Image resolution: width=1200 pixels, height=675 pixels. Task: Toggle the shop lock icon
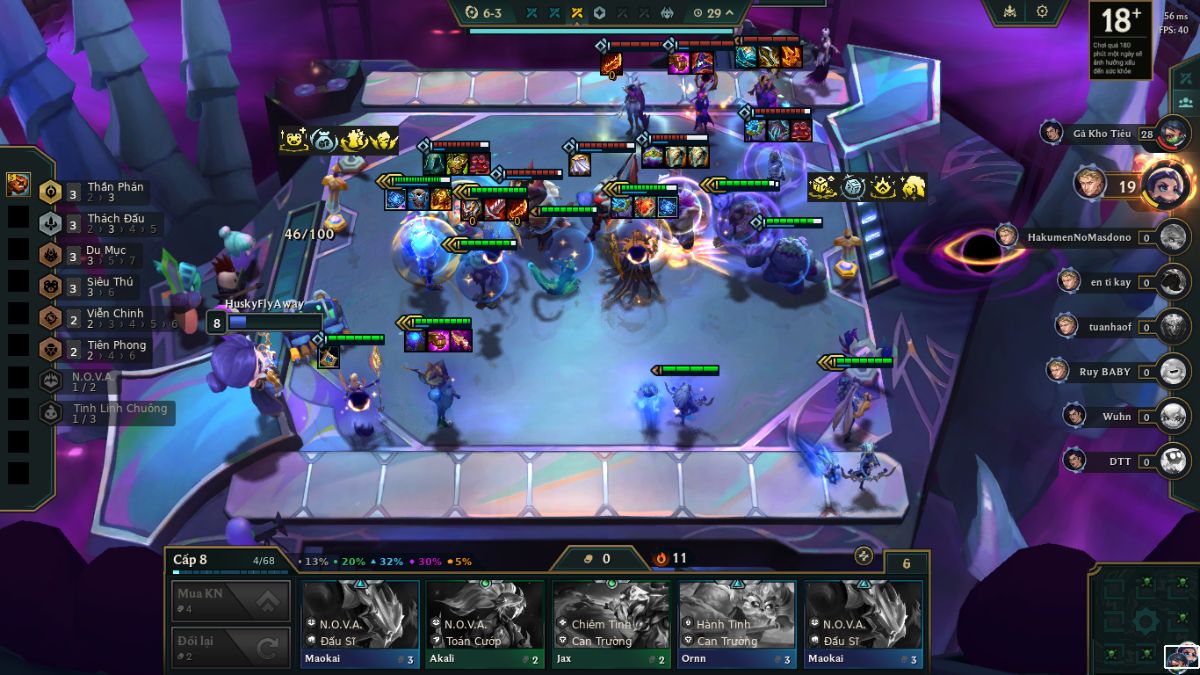click(x=864, y=556)
